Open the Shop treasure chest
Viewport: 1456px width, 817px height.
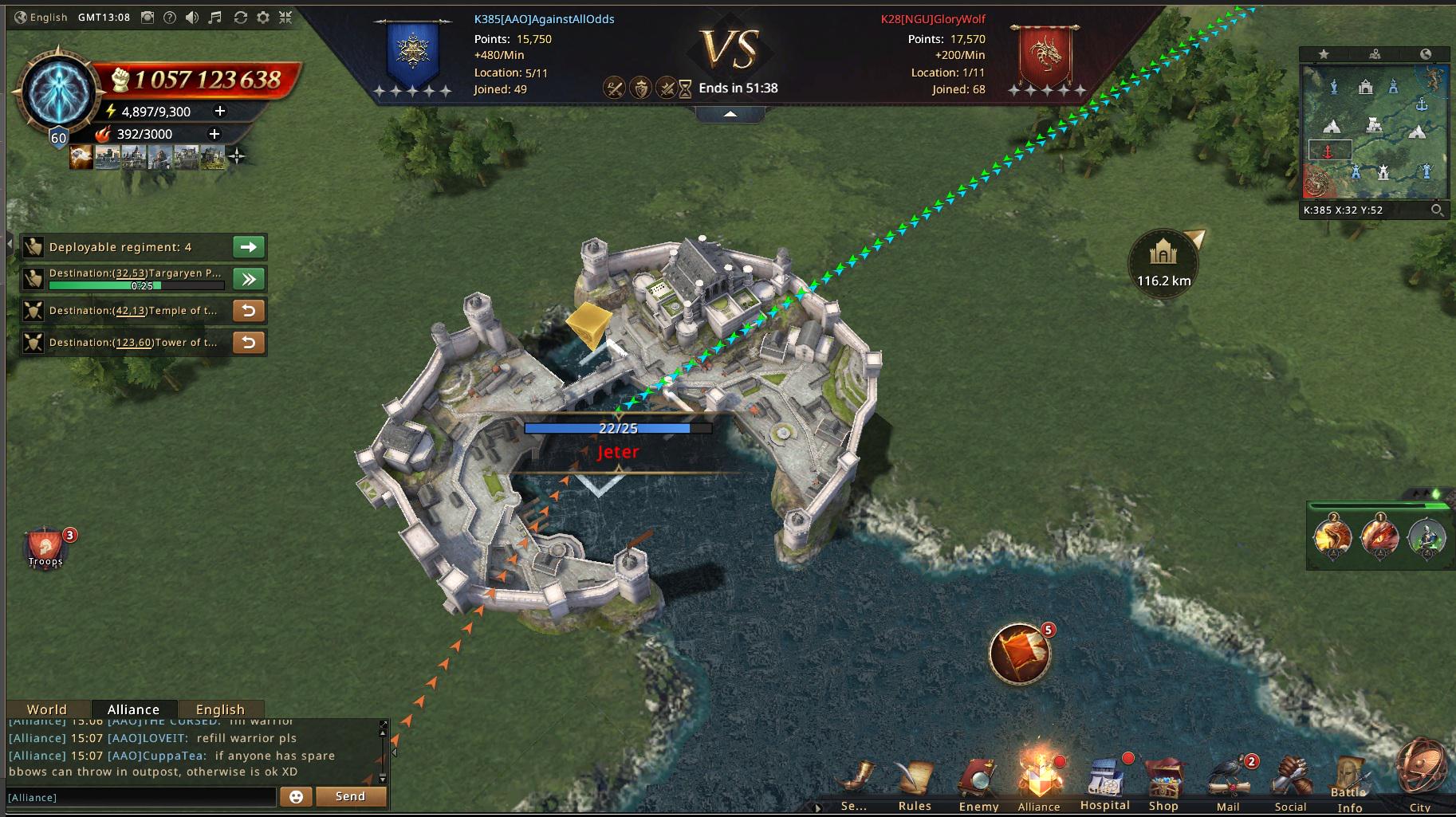(1163, 784)
